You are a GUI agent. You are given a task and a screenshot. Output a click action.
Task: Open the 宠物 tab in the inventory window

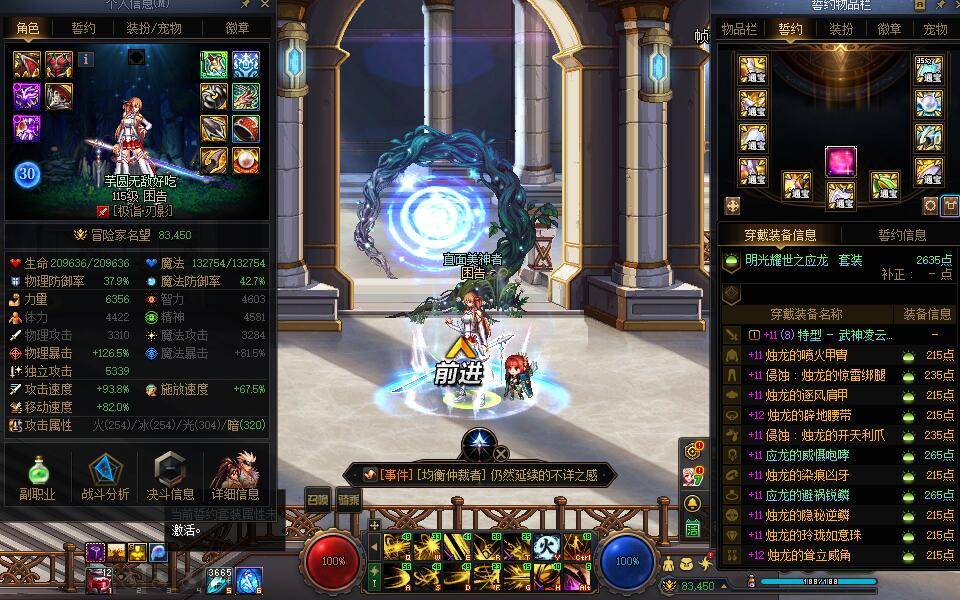click(x=935, y=29)
